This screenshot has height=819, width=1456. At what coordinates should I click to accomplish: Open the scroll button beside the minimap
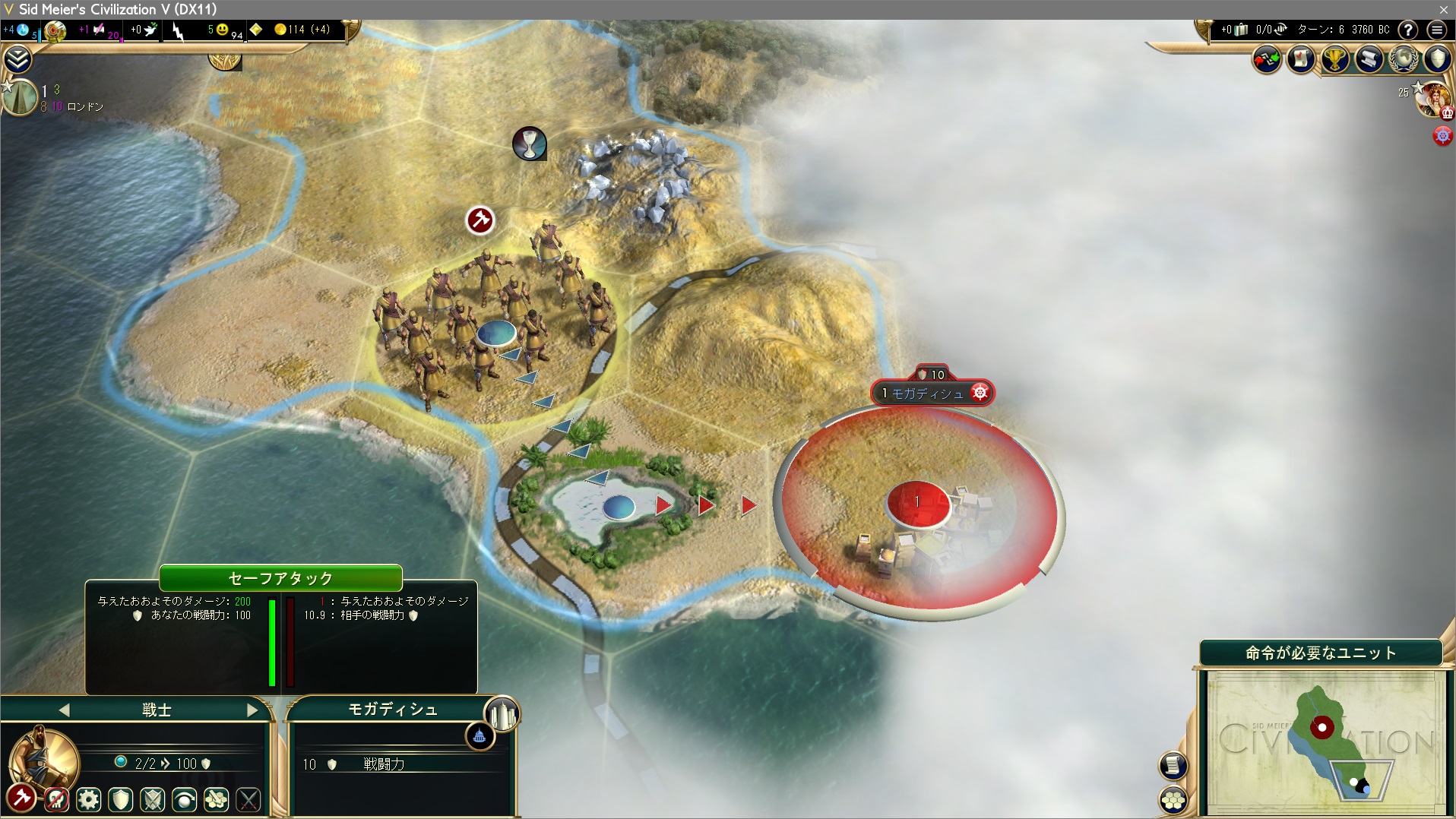pyautogui.click(x=1173, y=765)
